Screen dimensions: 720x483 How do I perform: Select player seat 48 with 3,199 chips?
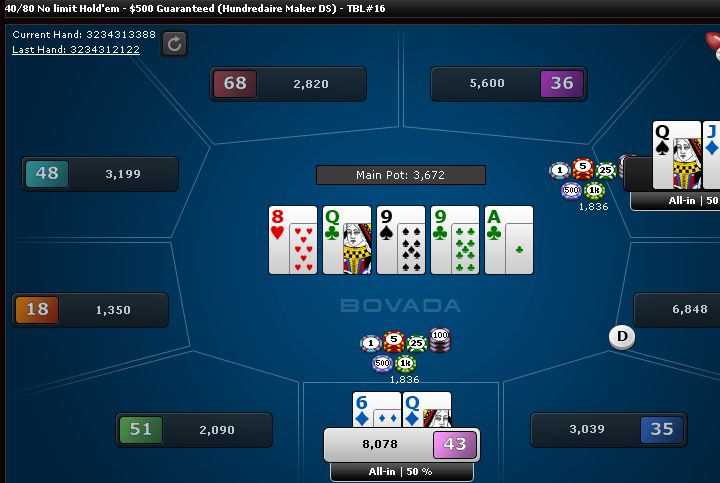(x=100, y=174)
